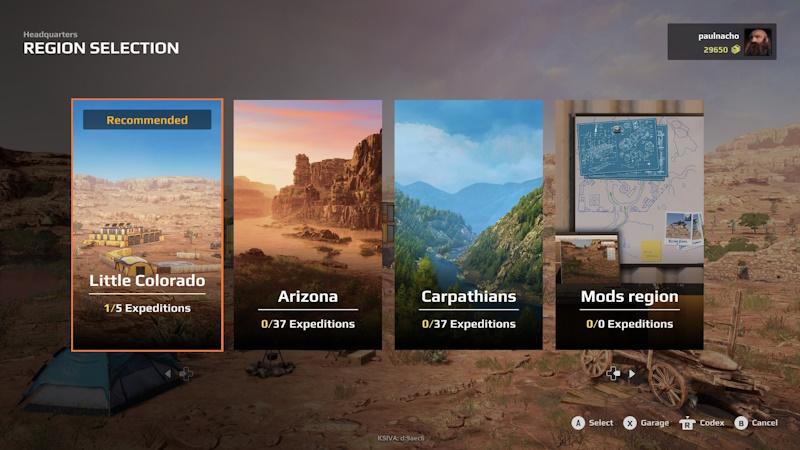Pick the Carpathians region card

[x=468, y=225]
